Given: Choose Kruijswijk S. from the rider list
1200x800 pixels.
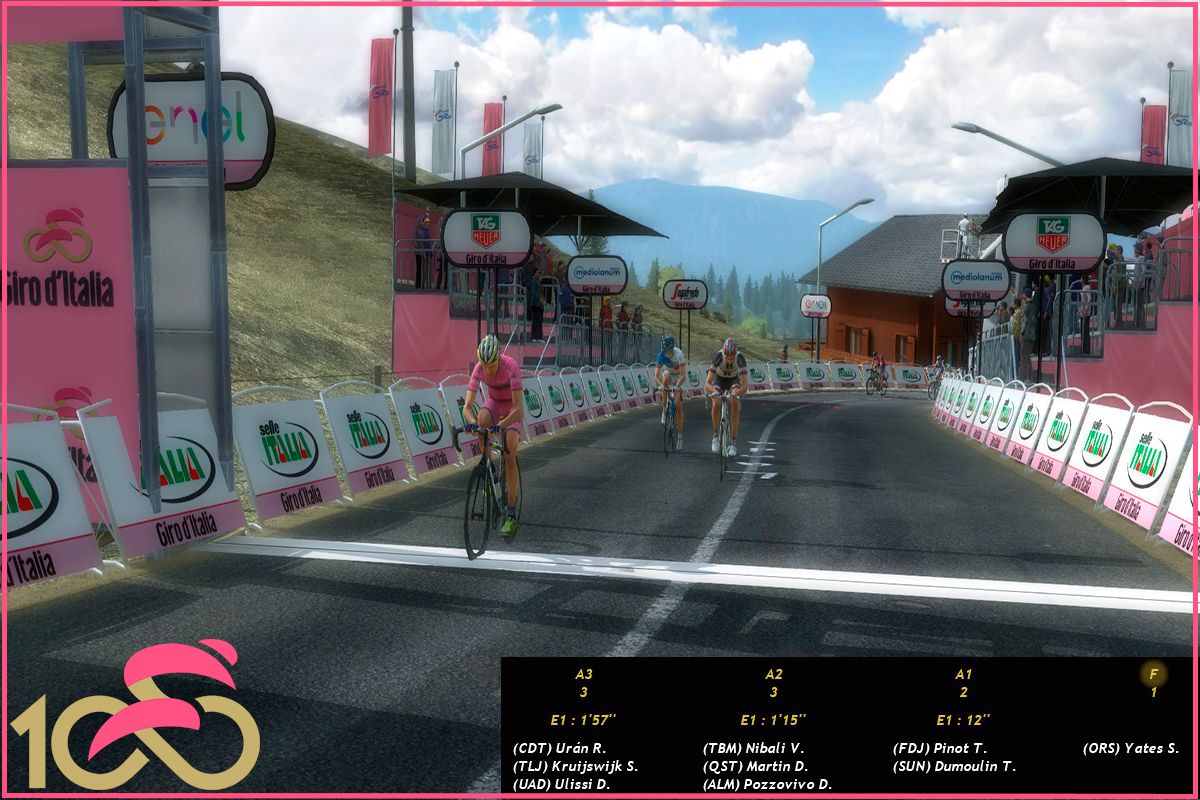Looking at the screenshot, I should coord(575,766).
